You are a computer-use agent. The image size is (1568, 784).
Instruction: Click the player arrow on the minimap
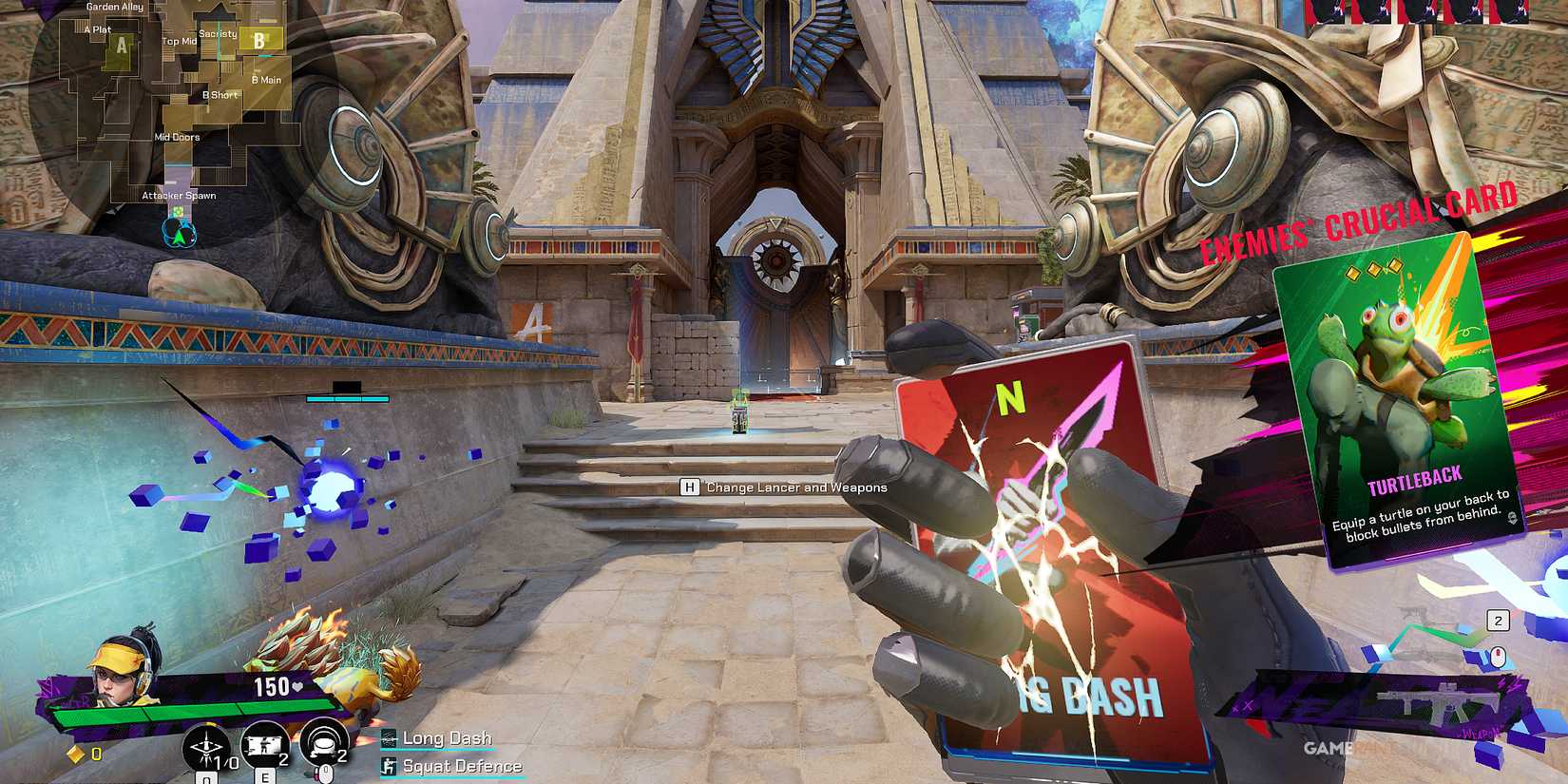click(x=180, y=236)
